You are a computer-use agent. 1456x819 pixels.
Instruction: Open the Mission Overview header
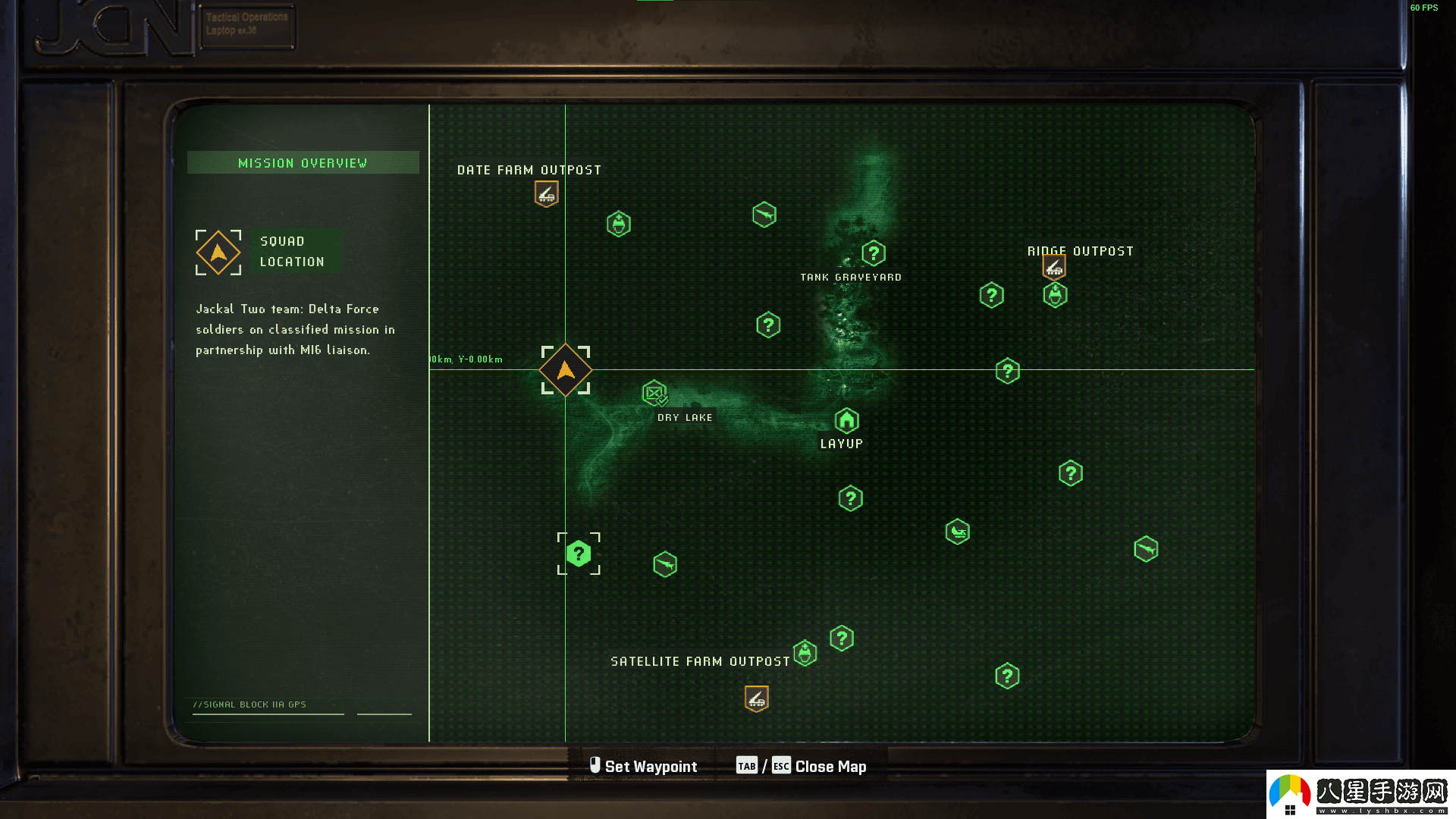pos(303,163)
